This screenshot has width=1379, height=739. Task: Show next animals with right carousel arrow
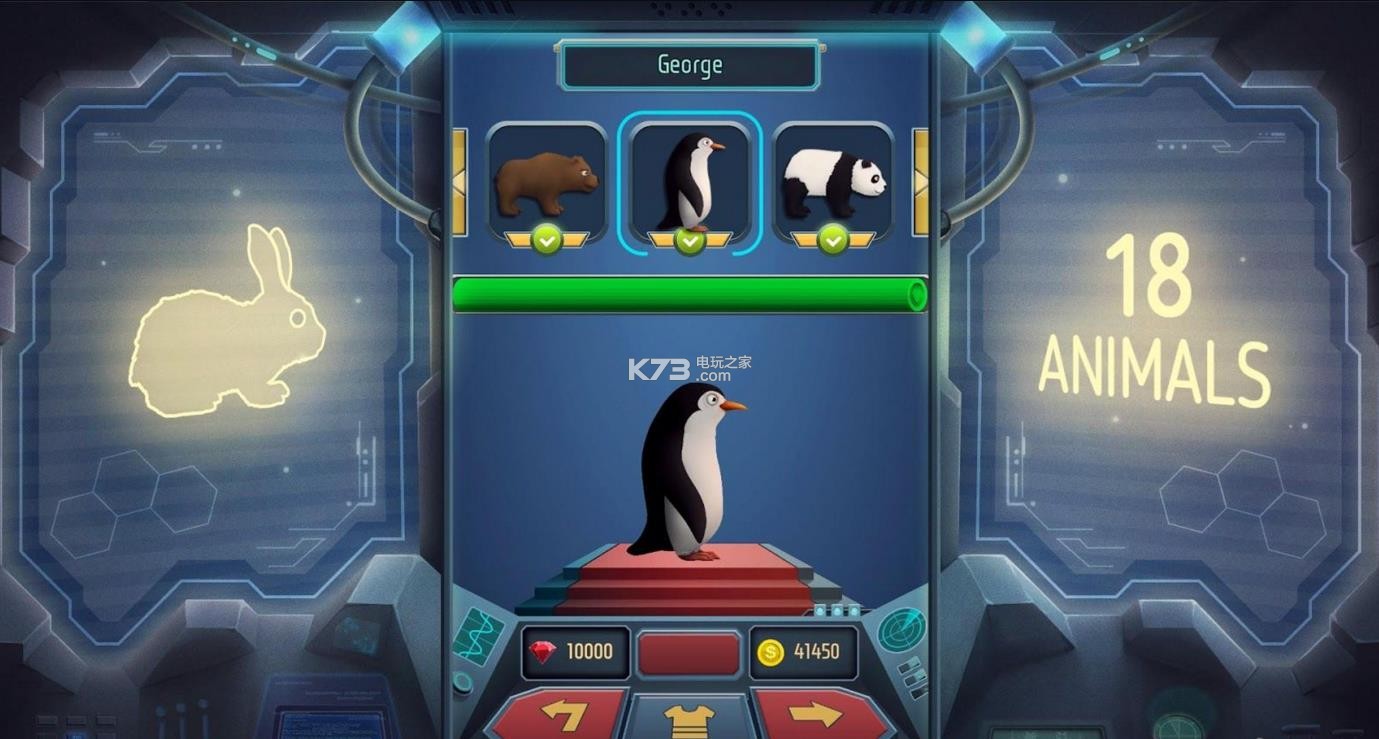pos(920,182)
